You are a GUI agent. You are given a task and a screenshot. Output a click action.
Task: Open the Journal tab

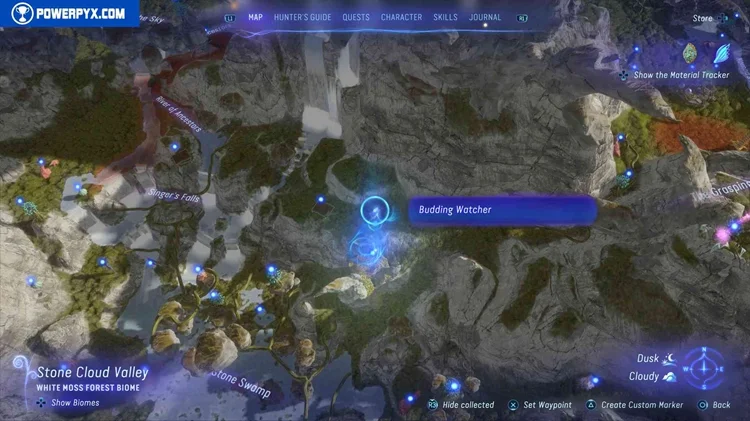(x=485, y=17)
